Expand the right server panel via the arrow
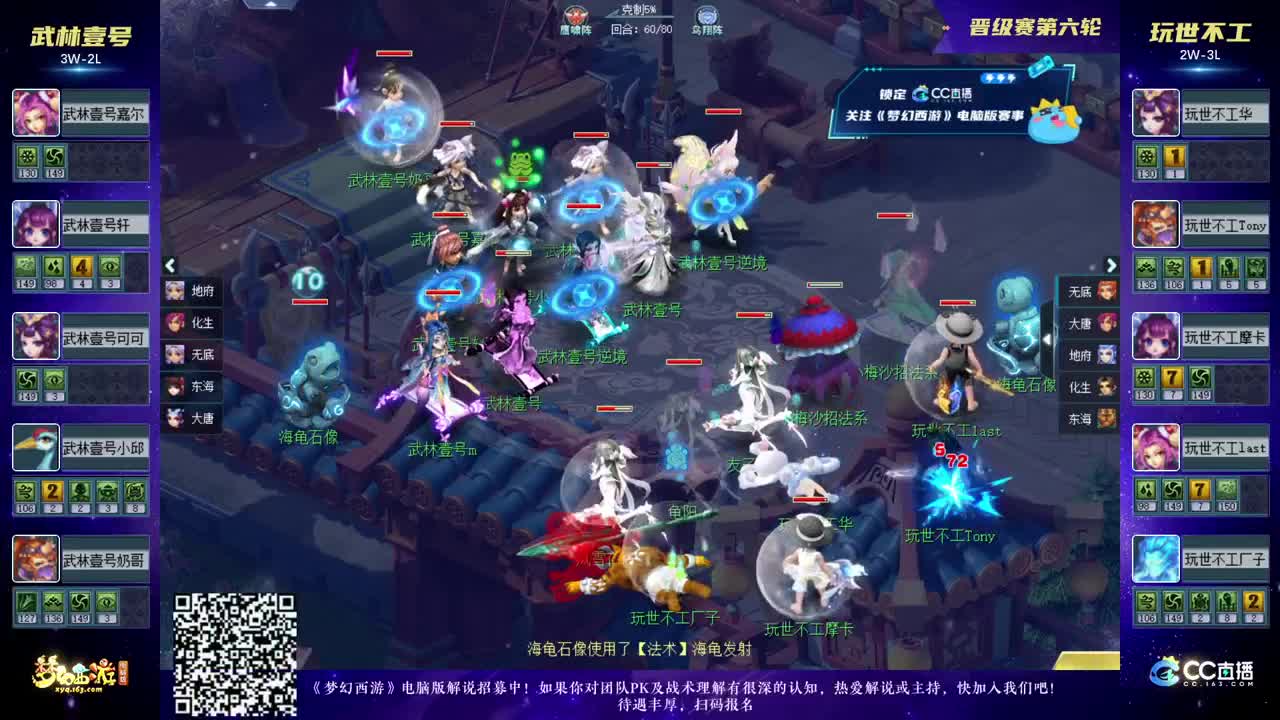 1111,266
